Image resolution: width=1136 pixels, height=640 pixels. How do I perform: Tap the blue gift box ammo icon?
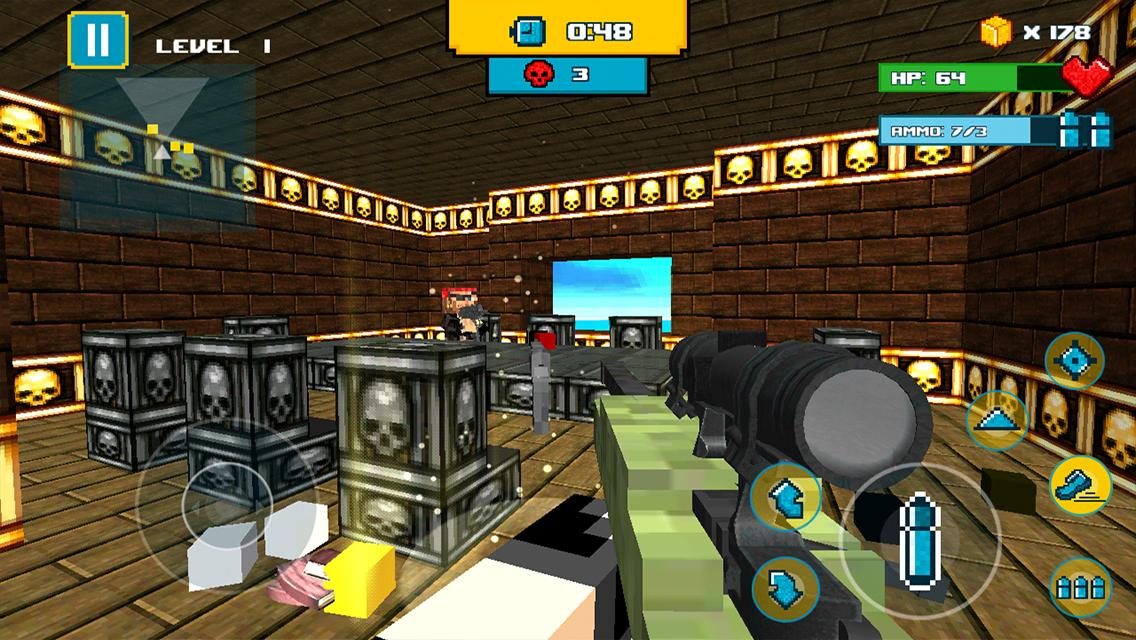(x=1085, y=130)
